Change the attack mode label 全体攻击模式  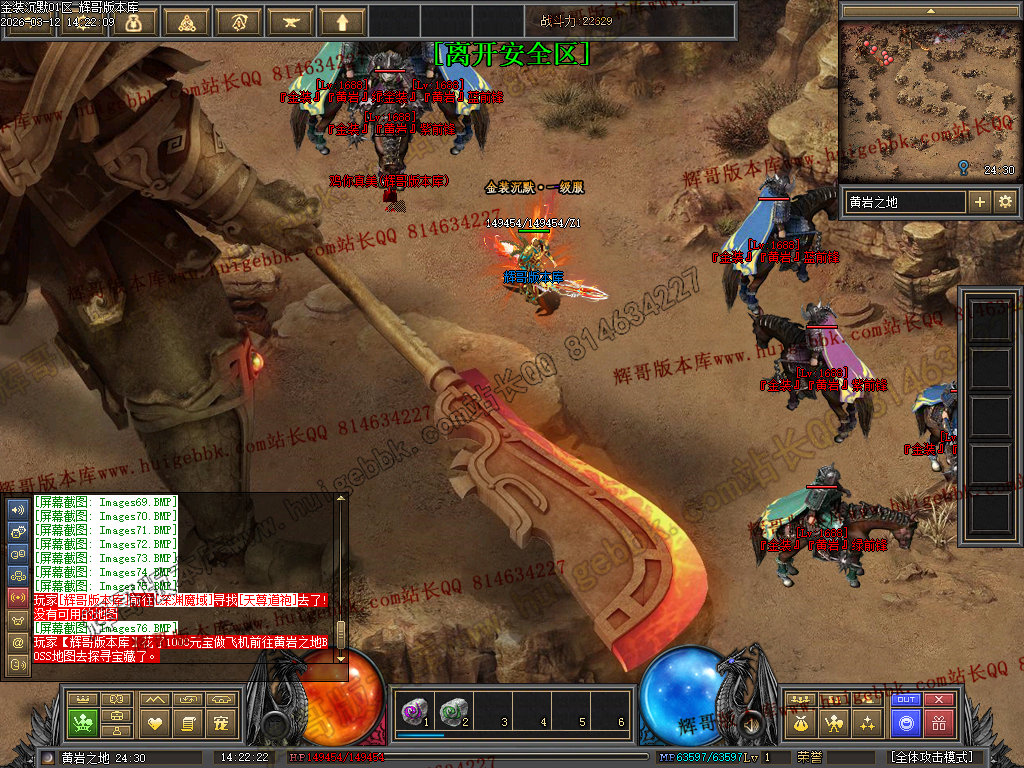coord(932,757)
